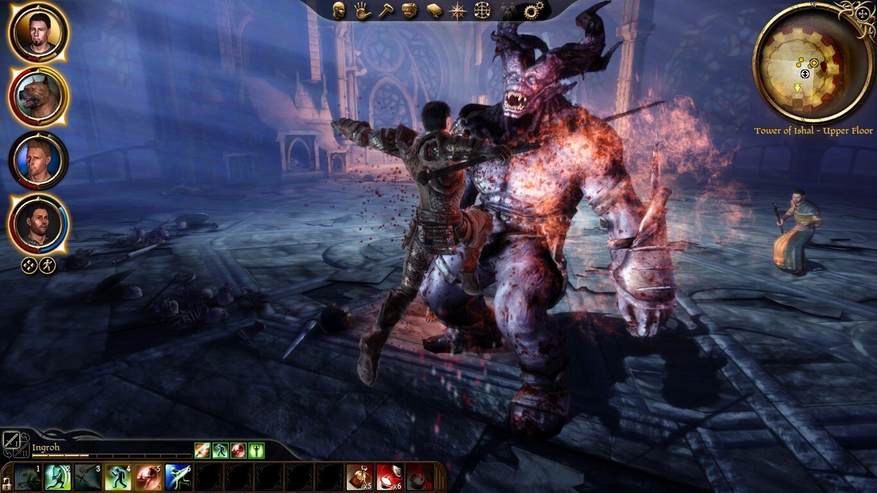The image size is (877, 493).
Task: Activate the red quickbar slot 5 ability
Action: pos(148,477)
